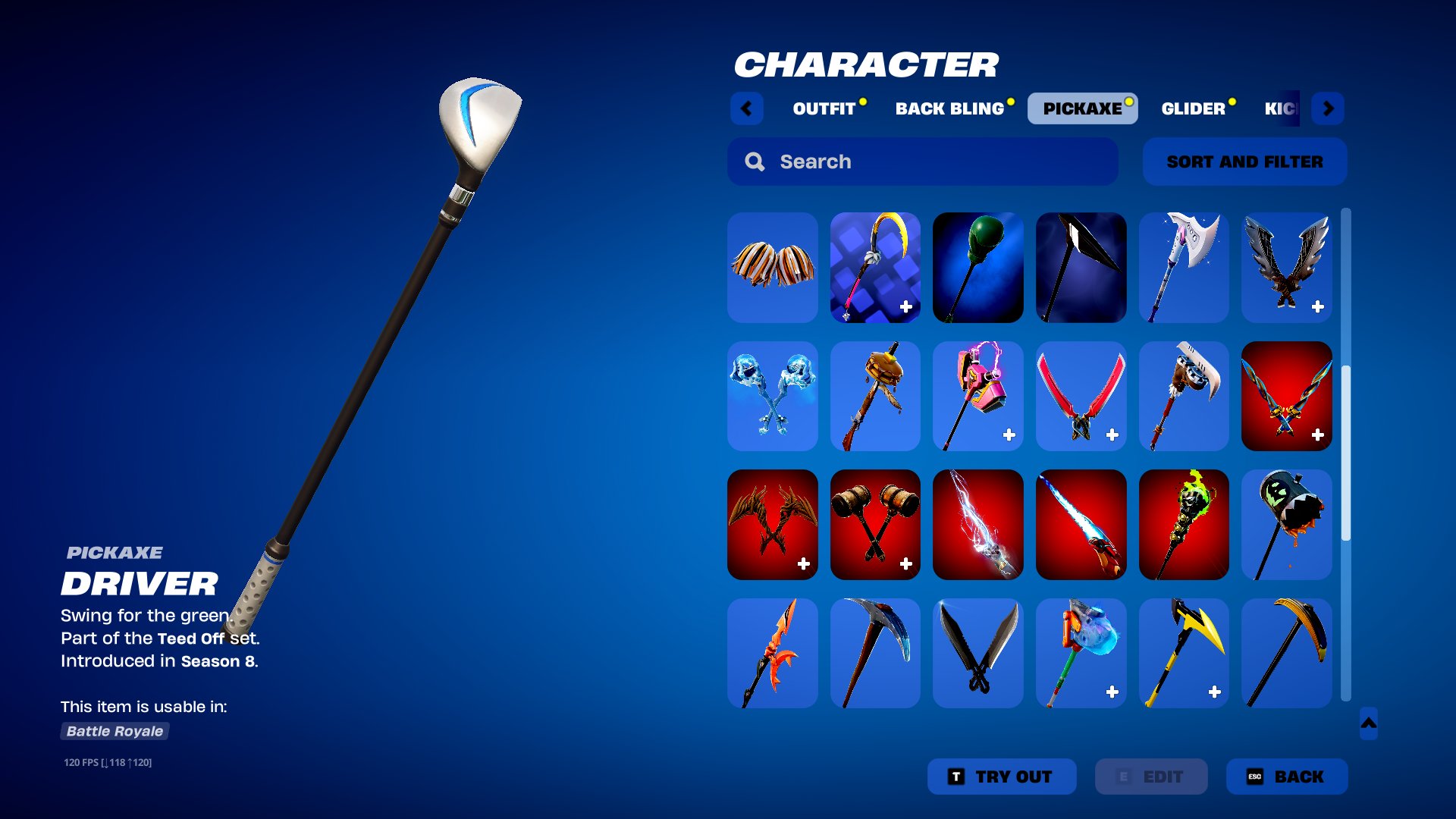1456x819 pixels.
Task: Pick the winged eagle dual pickaxe
Action: tap(1286, 267)
